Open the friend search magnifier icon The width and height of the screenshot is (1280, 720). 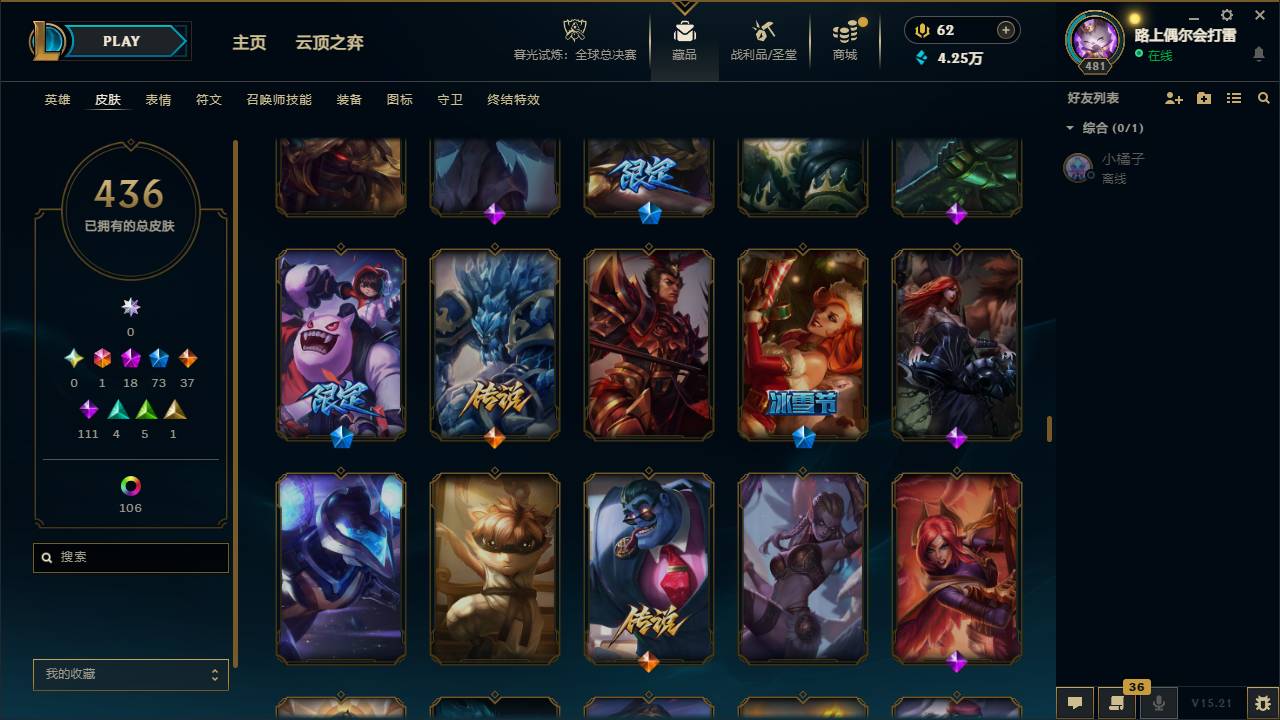coord(1262,98)
